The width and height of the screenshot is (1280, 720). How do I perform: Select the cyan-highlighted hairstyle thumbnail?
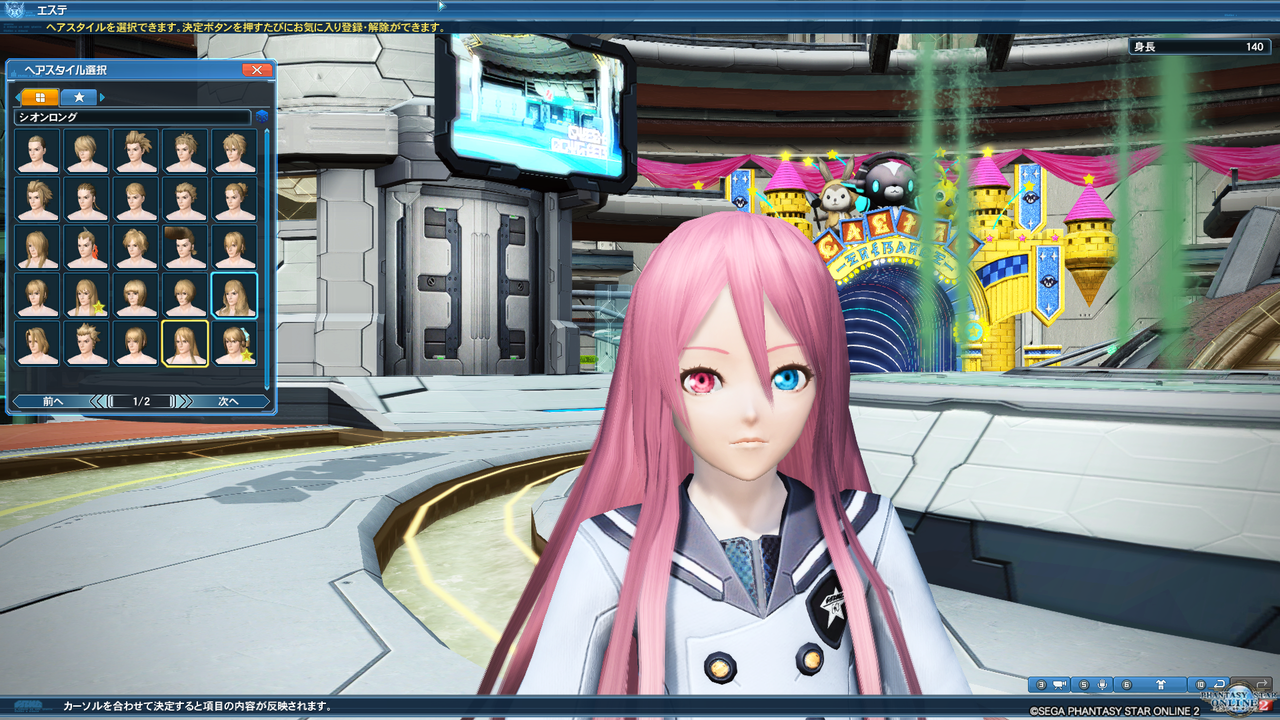click(235, 294)
